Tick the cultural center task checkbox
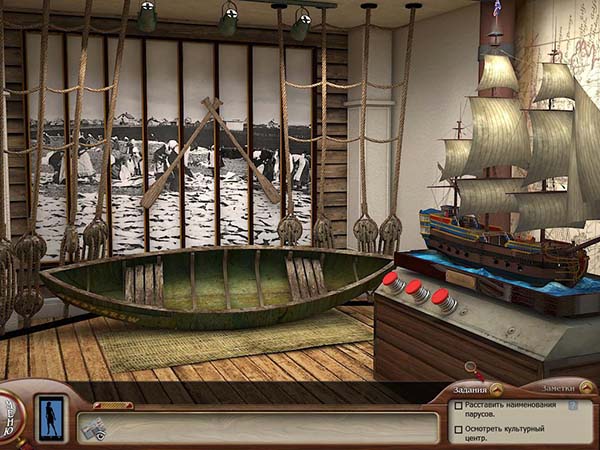 [x=458, y=429]
